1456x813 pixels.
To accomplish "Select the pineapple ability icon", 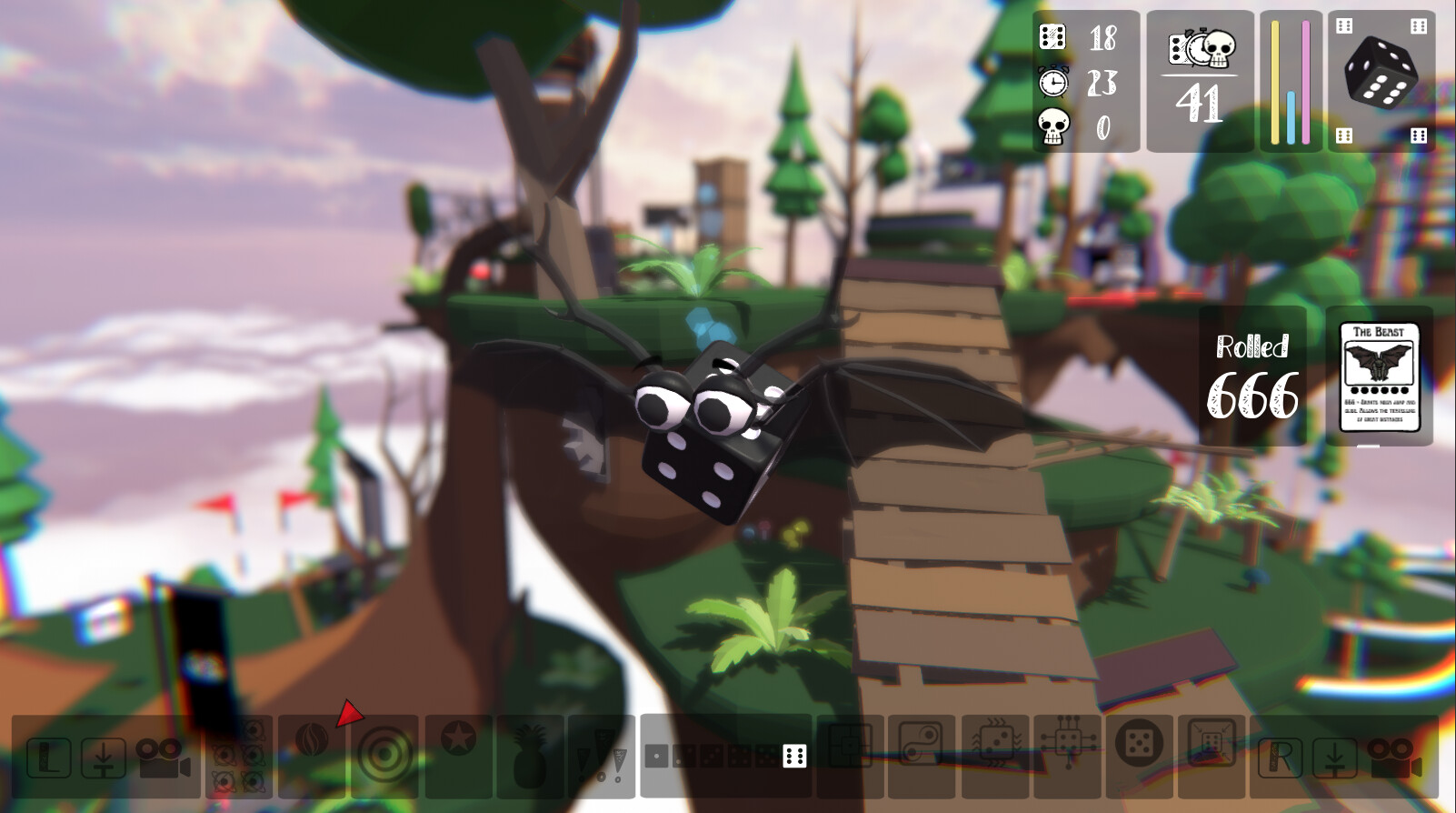I will coord(530,755).
